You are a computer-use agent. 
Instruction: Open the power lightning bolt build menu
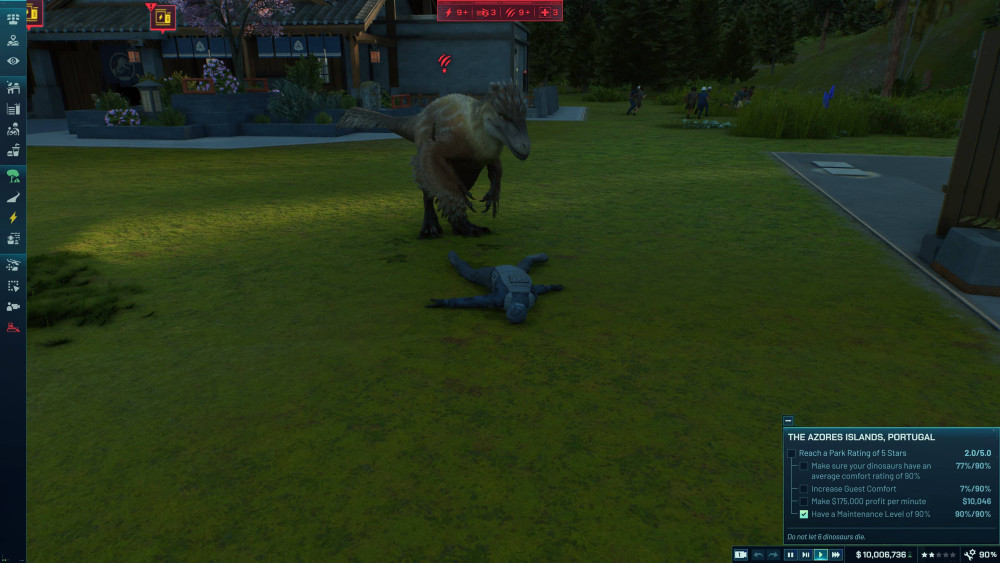(x=13, y=217)
